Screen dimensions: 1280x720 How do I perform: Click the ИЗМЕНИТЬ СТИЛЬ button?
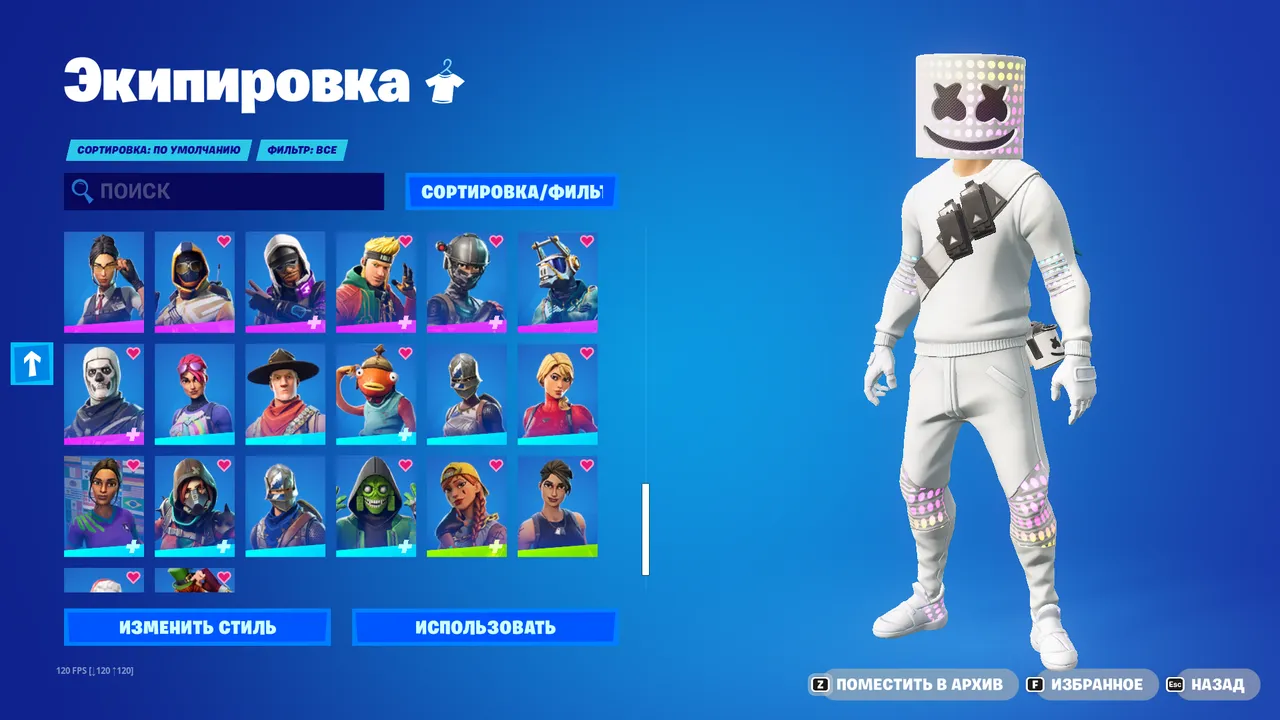(196, 627)
